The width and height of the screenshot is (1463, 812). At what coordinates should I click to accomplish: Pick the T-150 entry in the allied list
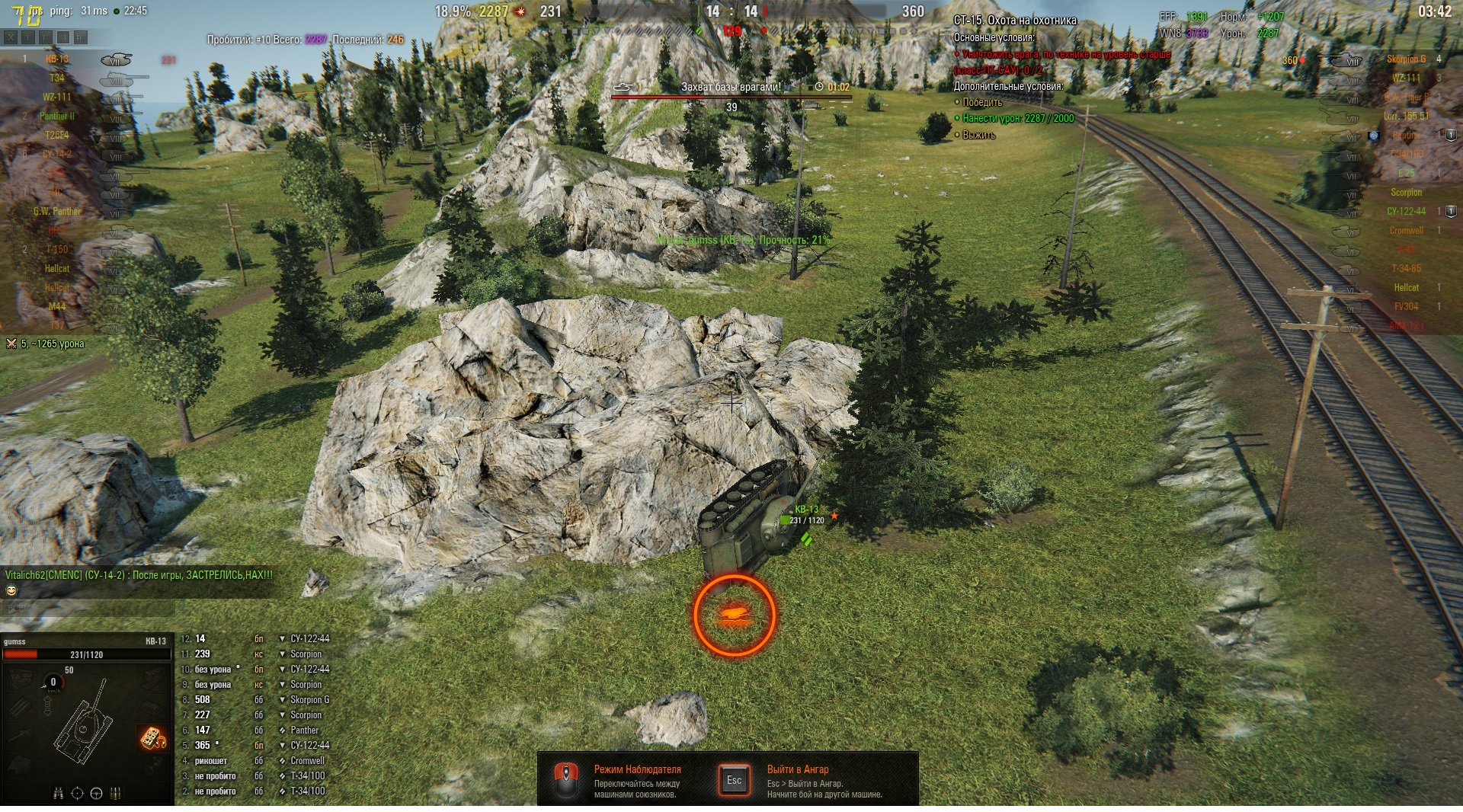[57, 250]
